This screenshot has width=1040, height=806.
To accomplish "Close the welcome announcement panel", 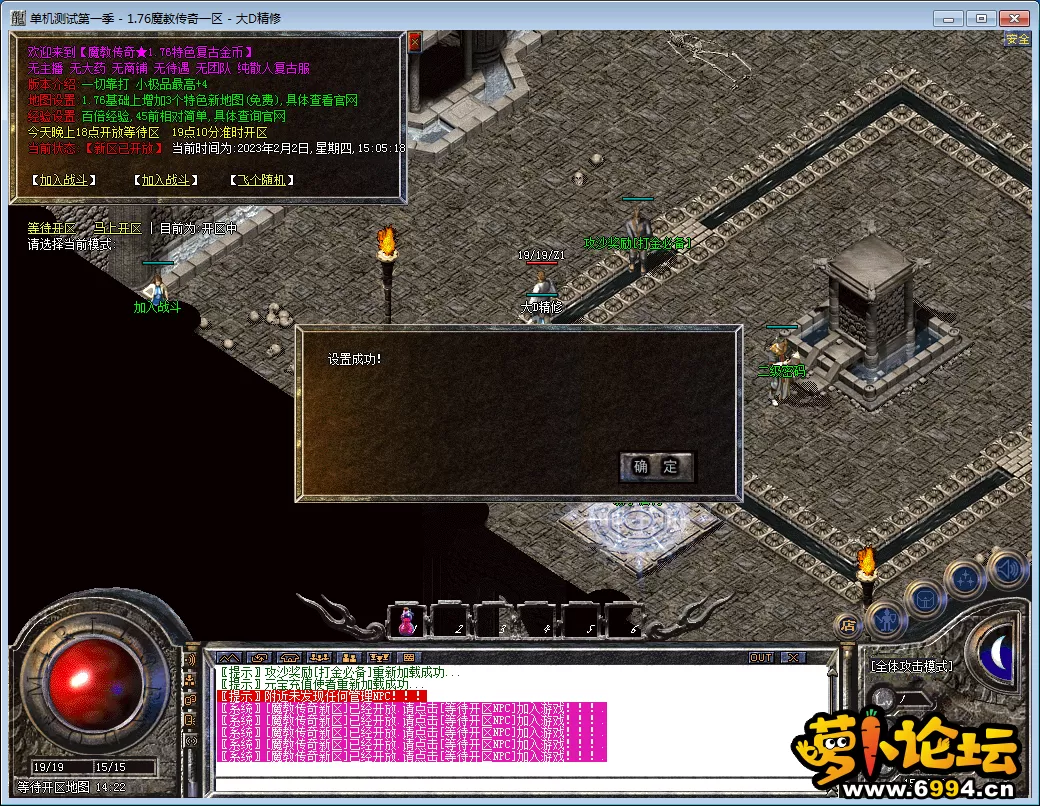I will click(x=415, y=41).
